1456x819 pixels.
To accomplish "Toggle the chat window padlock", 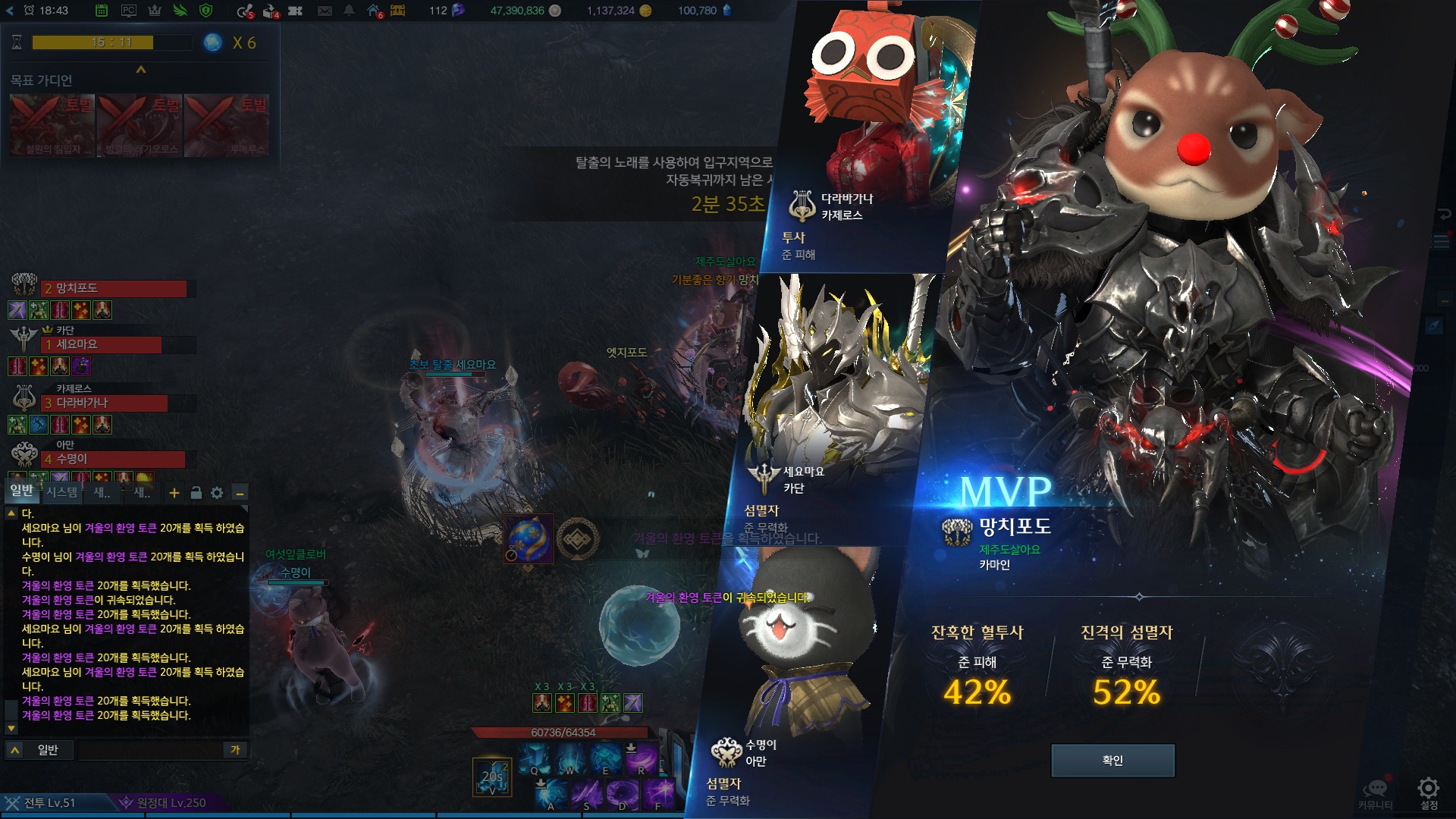I will click(196, 493).
